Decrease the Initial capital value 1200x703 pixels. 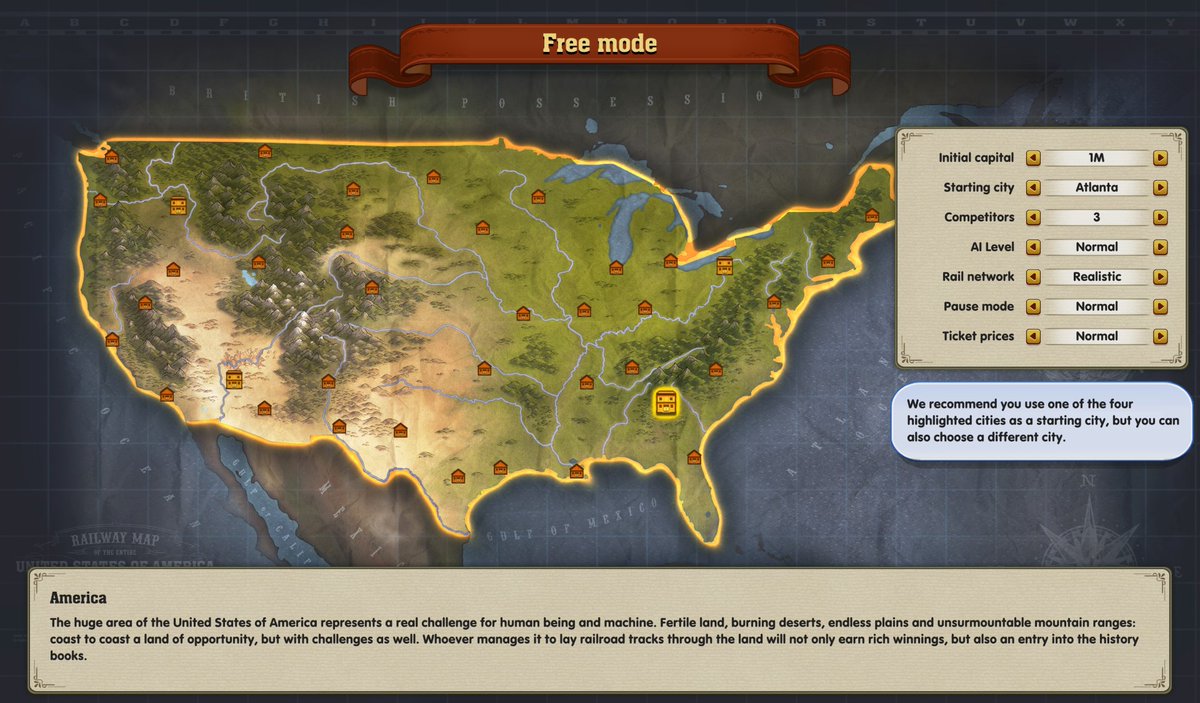pos(1033,158)
